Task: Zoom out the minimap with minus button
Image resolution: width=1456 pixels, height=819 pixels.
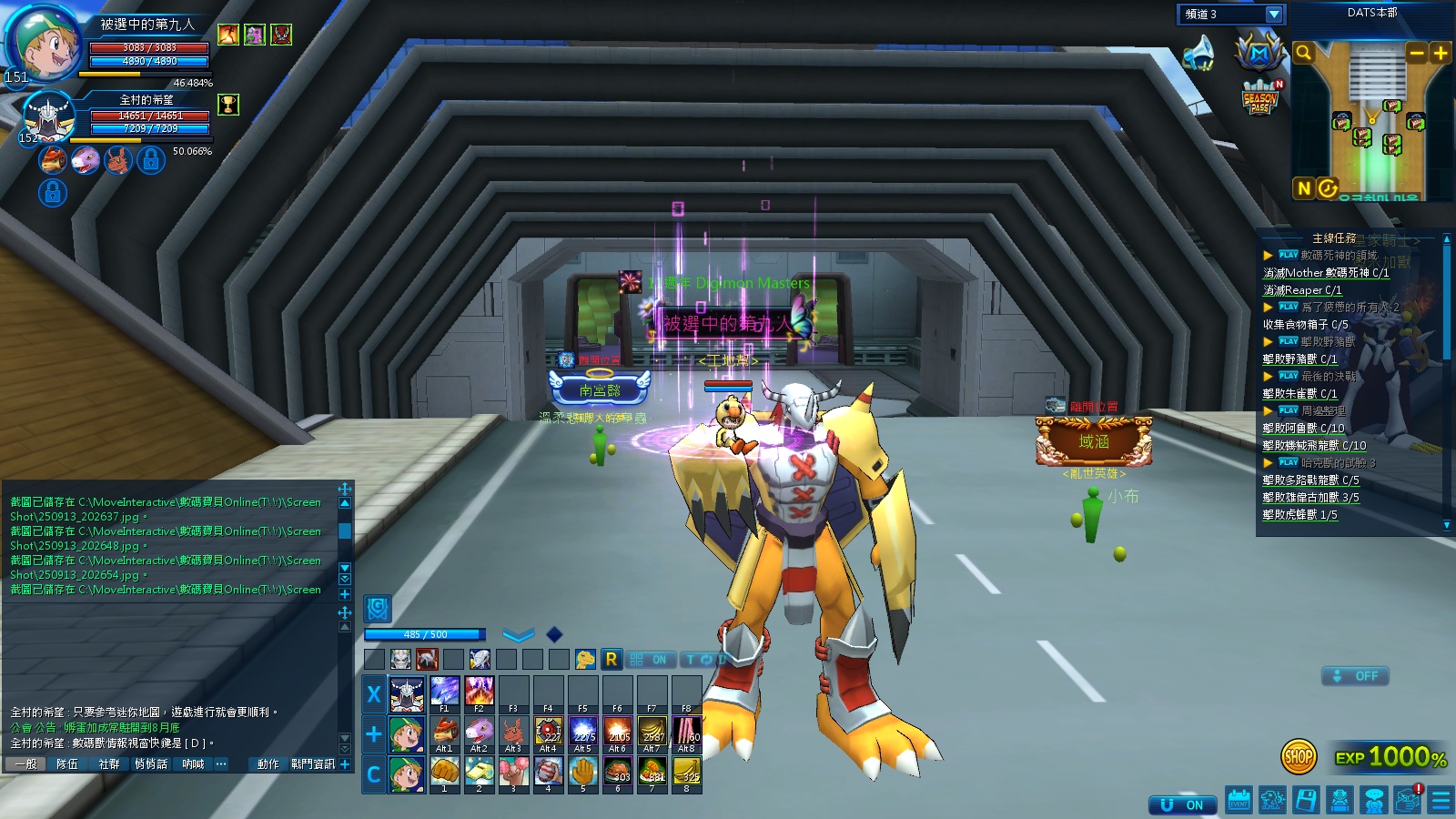Action: pos(1416,54)
